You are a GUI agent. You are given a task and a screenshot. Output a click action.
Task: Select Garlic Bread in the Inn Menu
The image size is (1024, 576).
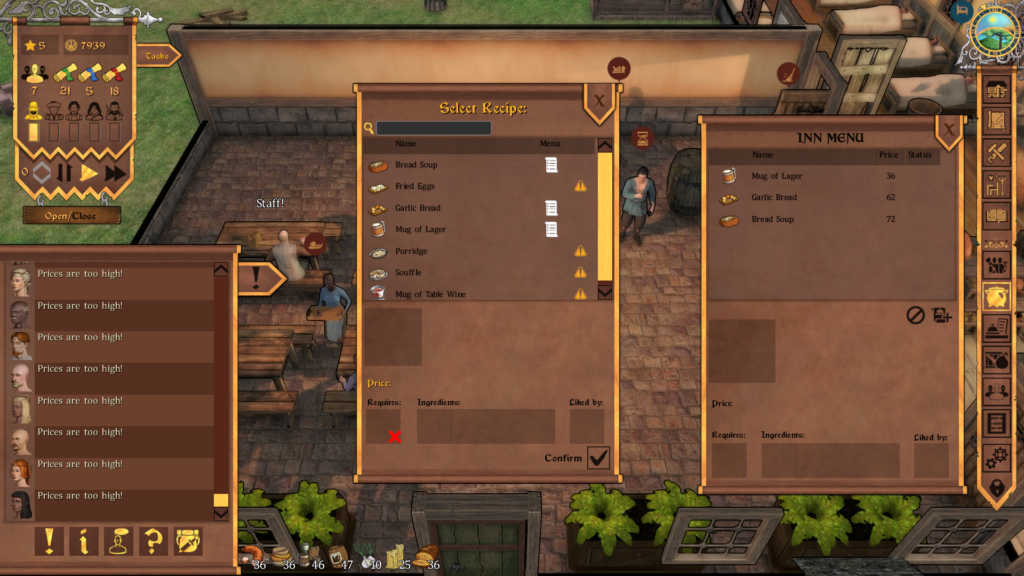774,198
